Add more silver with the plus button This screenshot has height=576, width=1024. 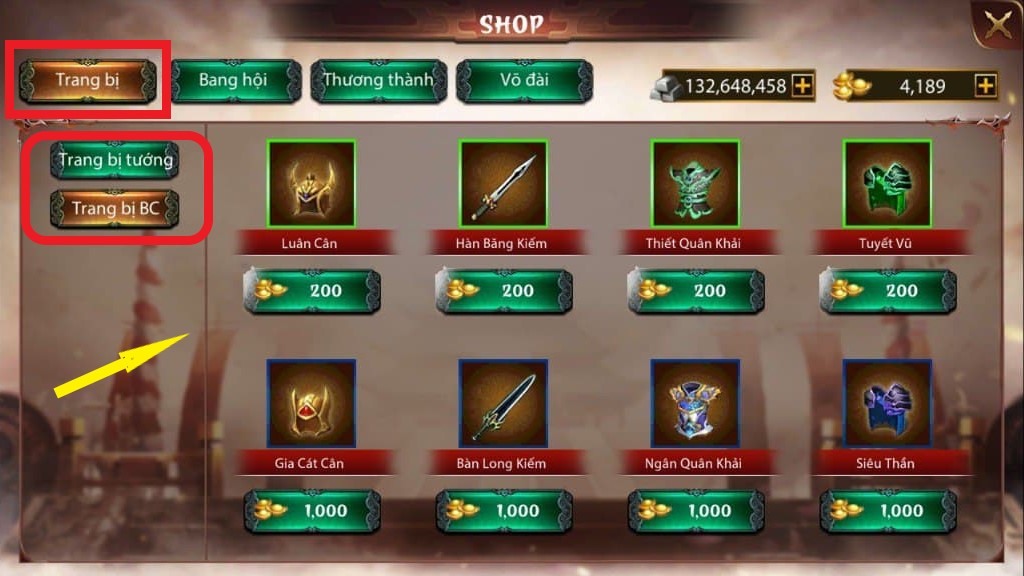pos(802,86)
